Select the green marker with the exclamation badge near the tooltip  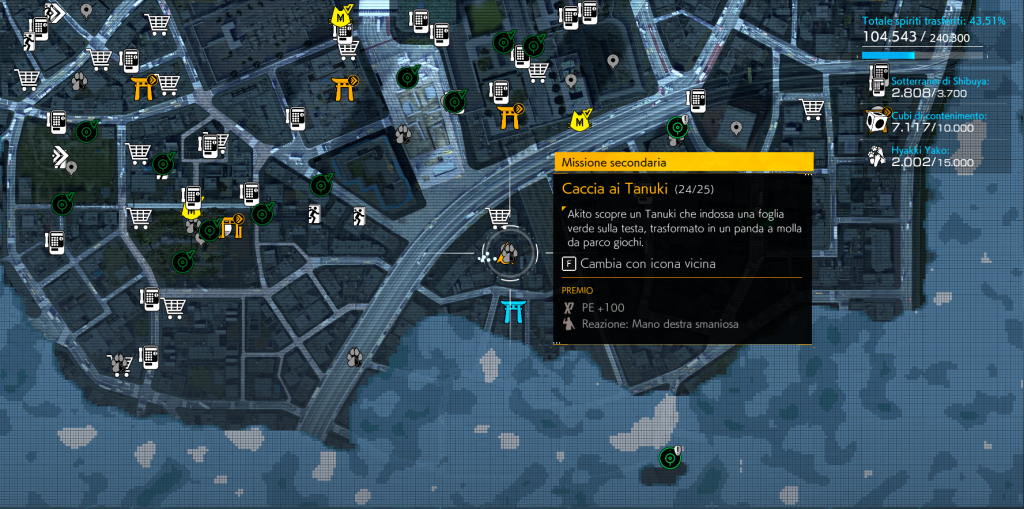click(677, 127)
